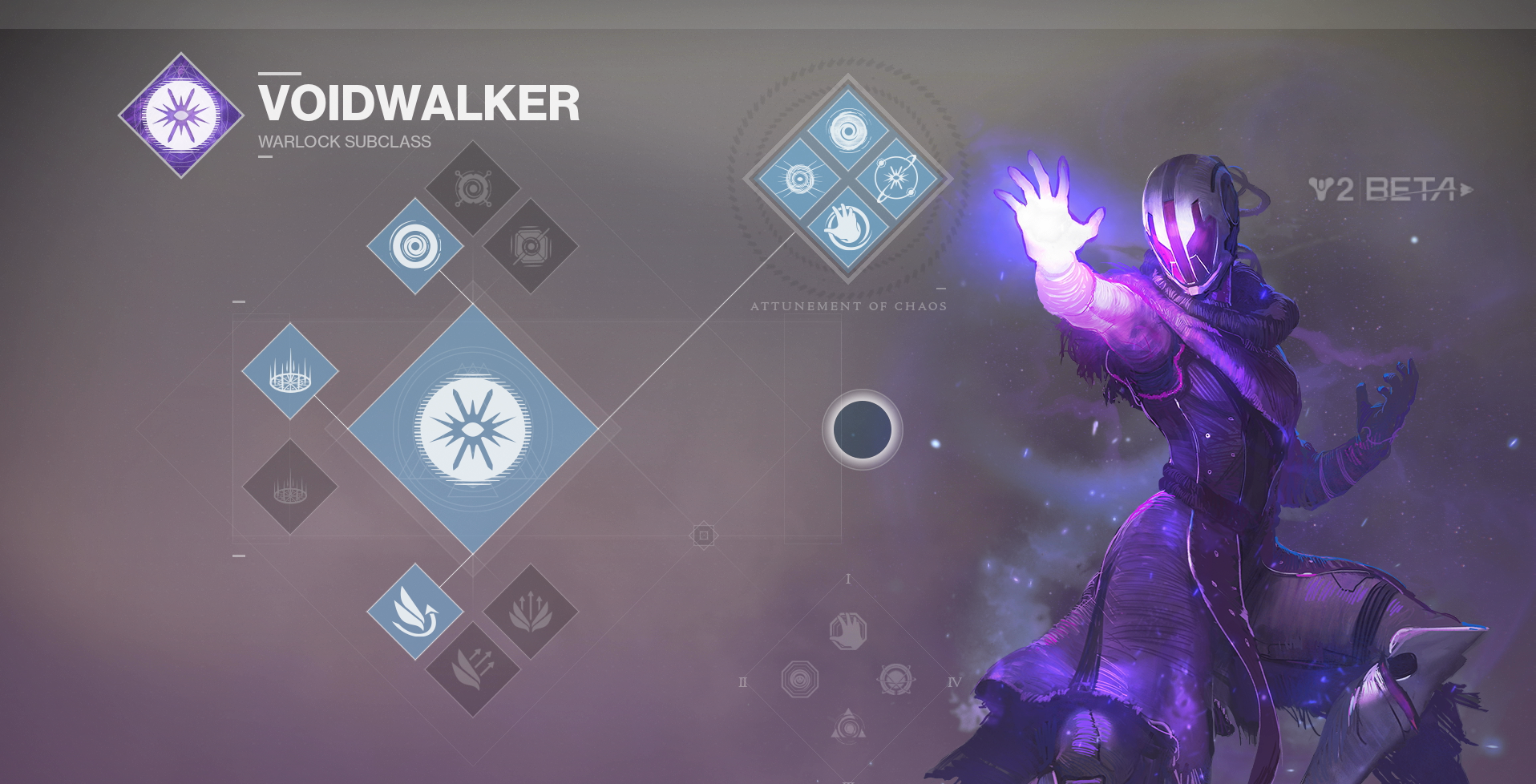Pick the faded round icon beside numeral IV
Viewport: 1536px width, 784px height.
(x=896, y=680)
